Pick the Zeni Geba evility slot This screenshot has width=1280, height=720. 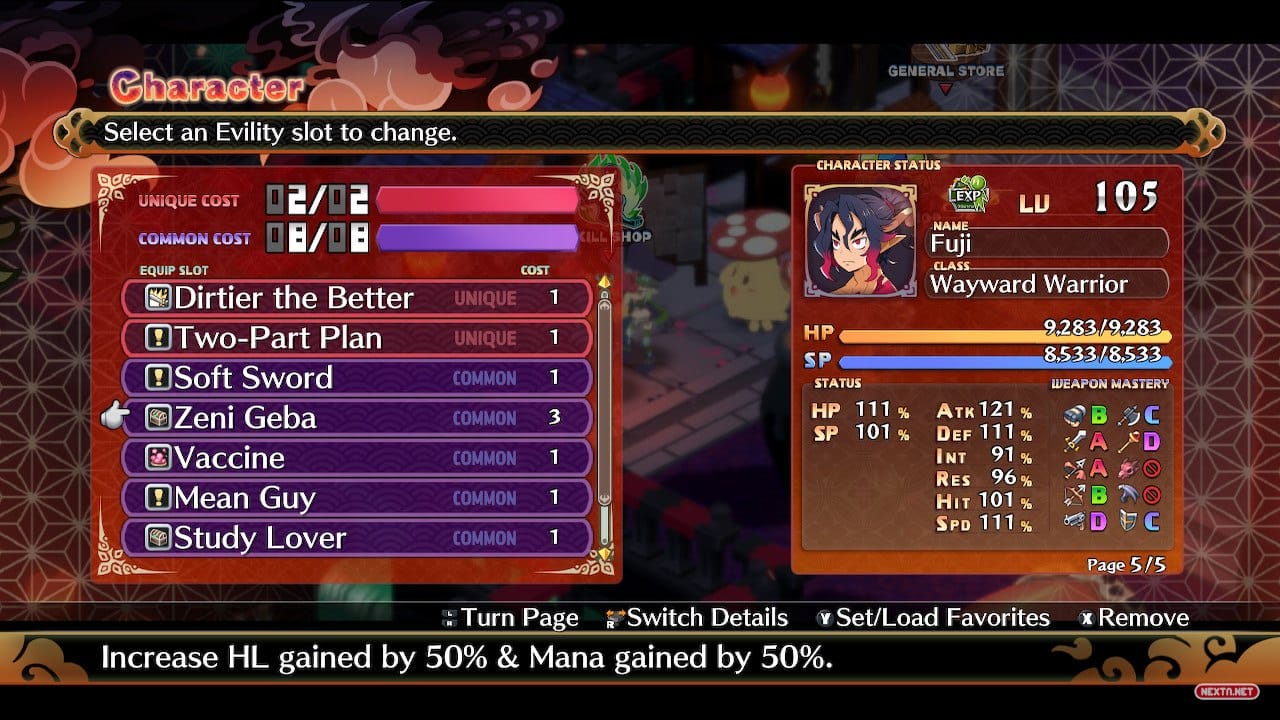coord(356,418)
